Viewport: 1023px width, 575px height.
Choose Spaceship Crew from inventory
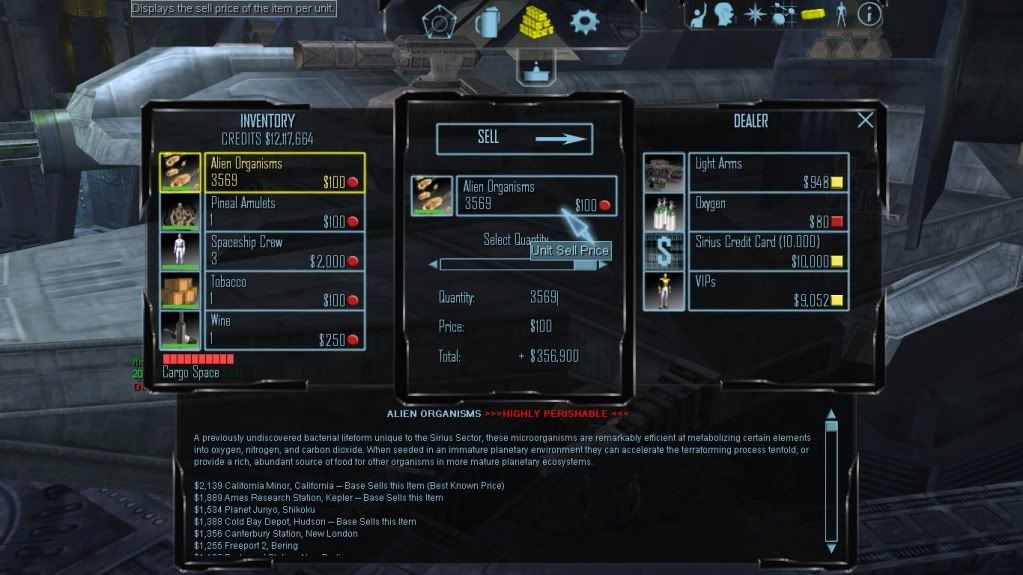coord(284,250)
